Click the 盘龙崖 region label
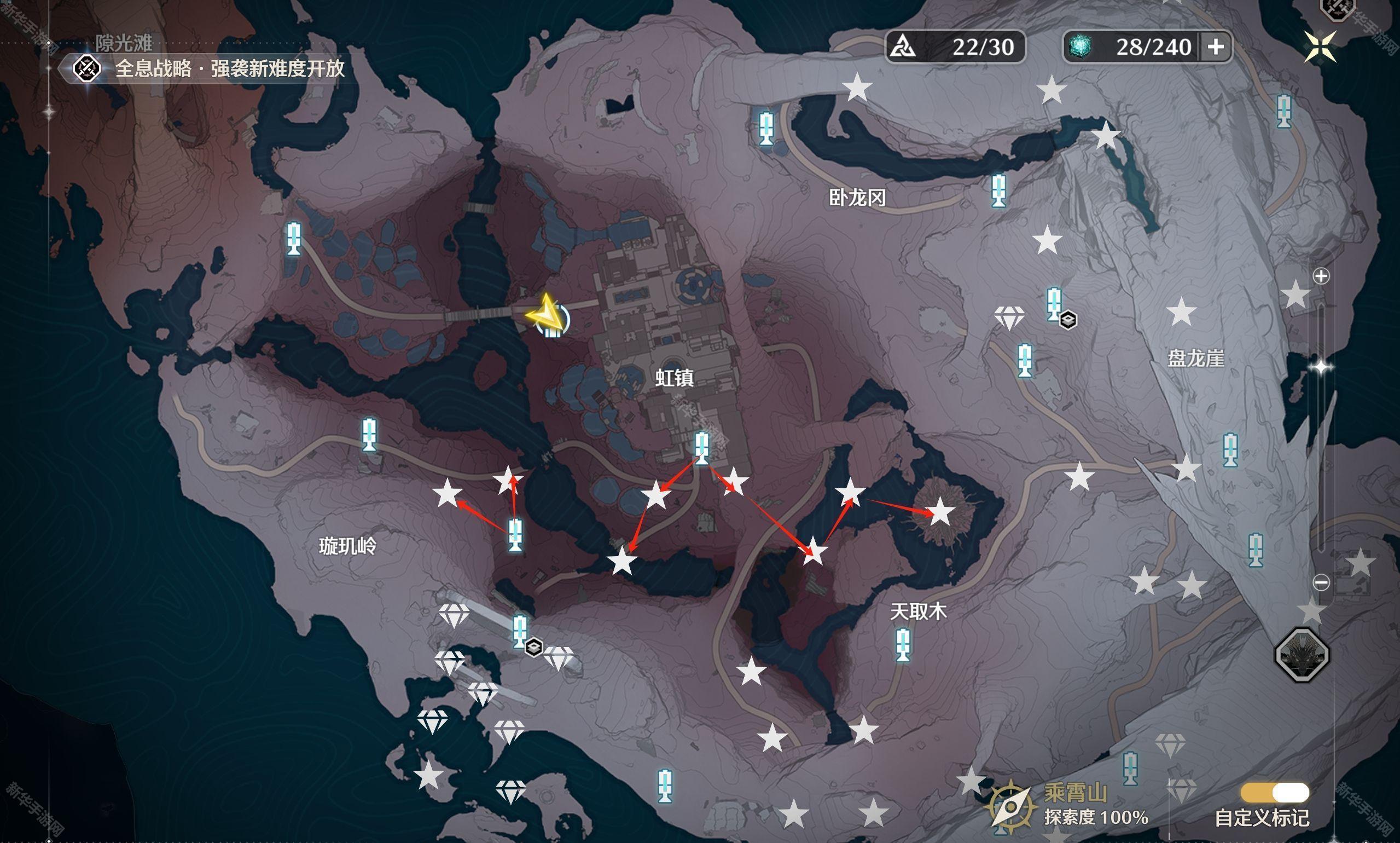Image resolution: width=1400 pixels, height=843 pixels. [x=1195, y=359]
